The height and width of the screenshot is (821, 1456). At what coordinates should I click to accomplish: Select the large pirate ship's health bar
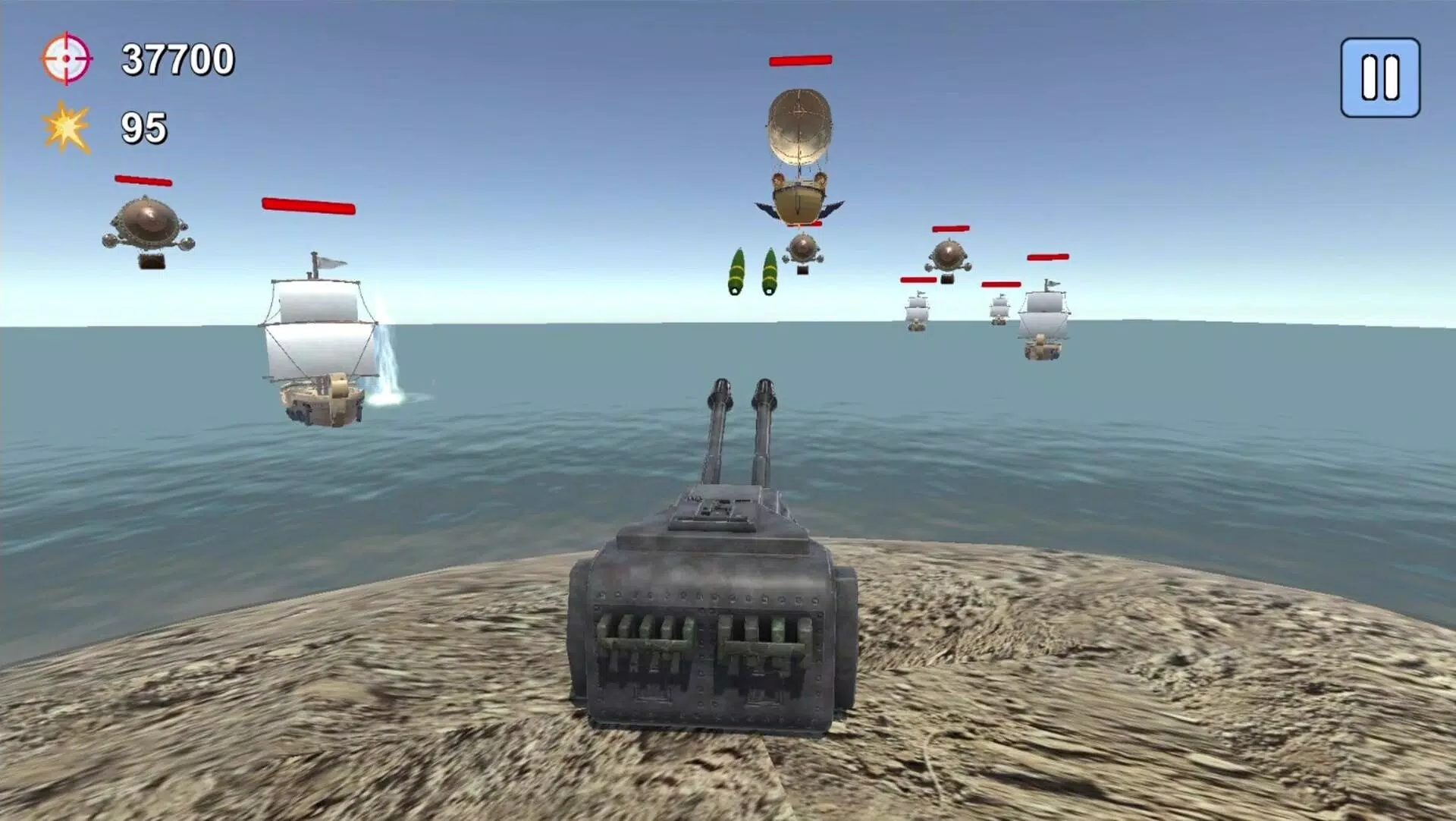coord(309,205)
